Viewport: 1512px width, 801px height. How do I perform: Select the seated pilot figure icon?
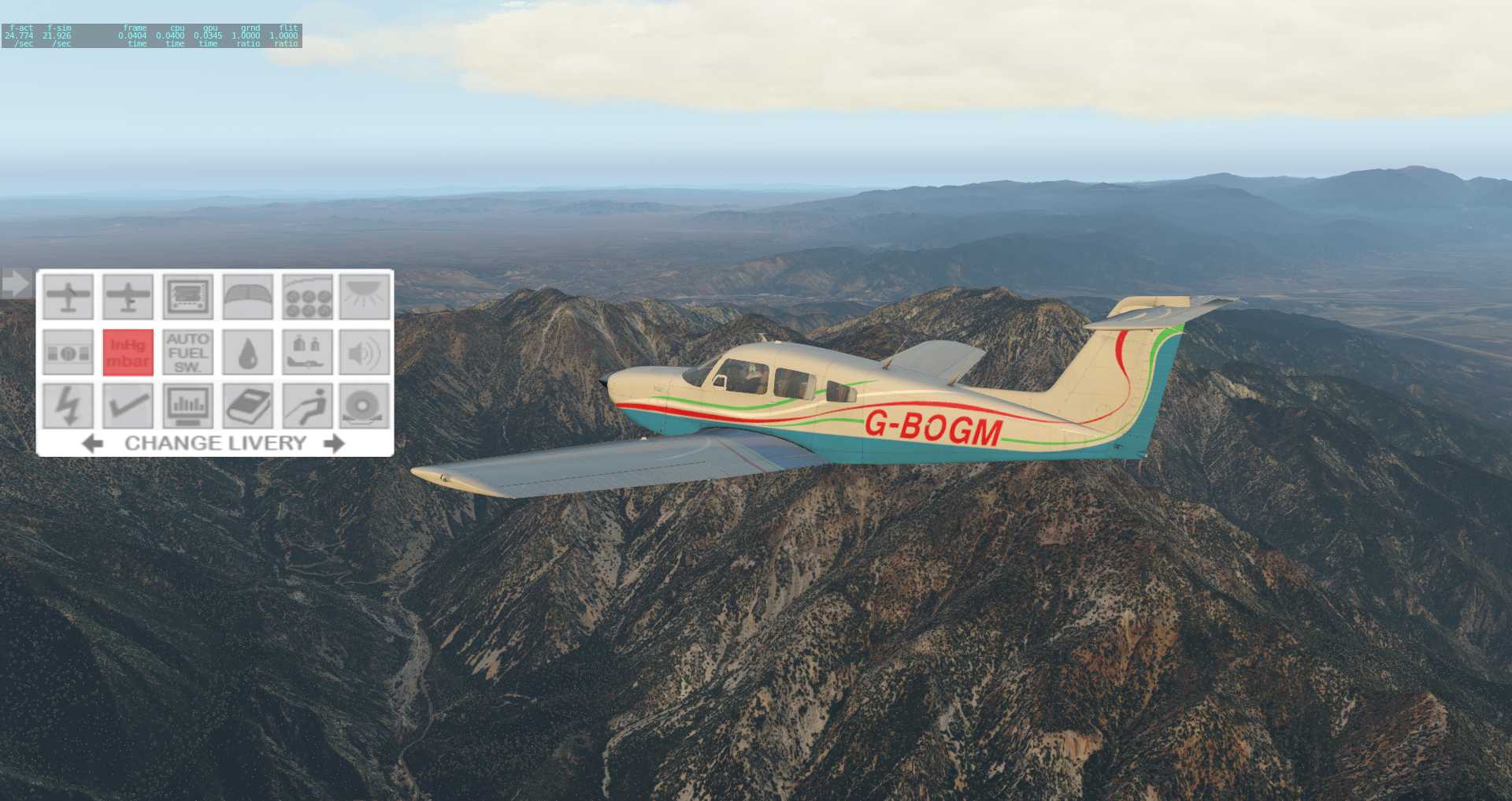(x=307, y=406)
